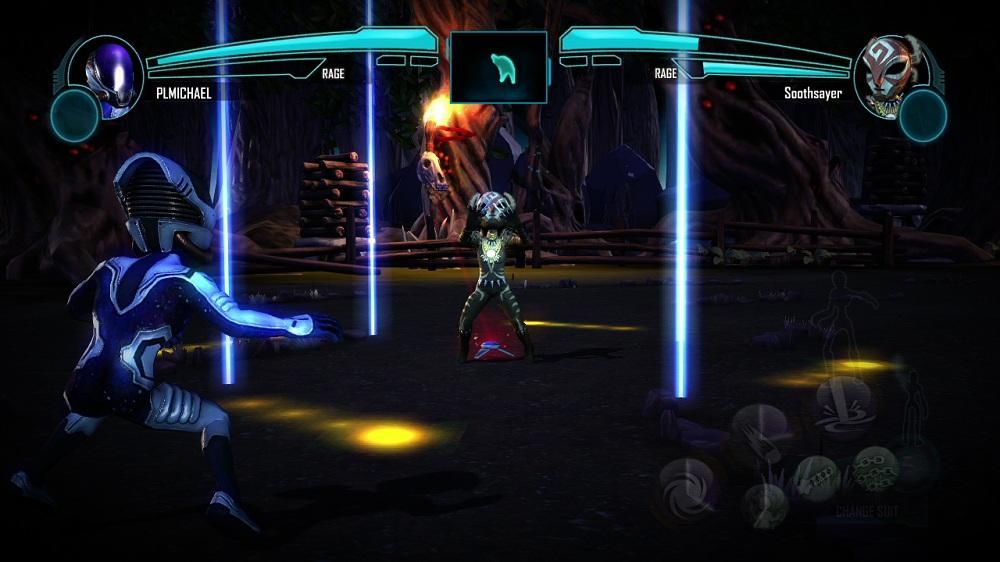
Task: Choose the linked chains ability icon
Action: [873, 470]
